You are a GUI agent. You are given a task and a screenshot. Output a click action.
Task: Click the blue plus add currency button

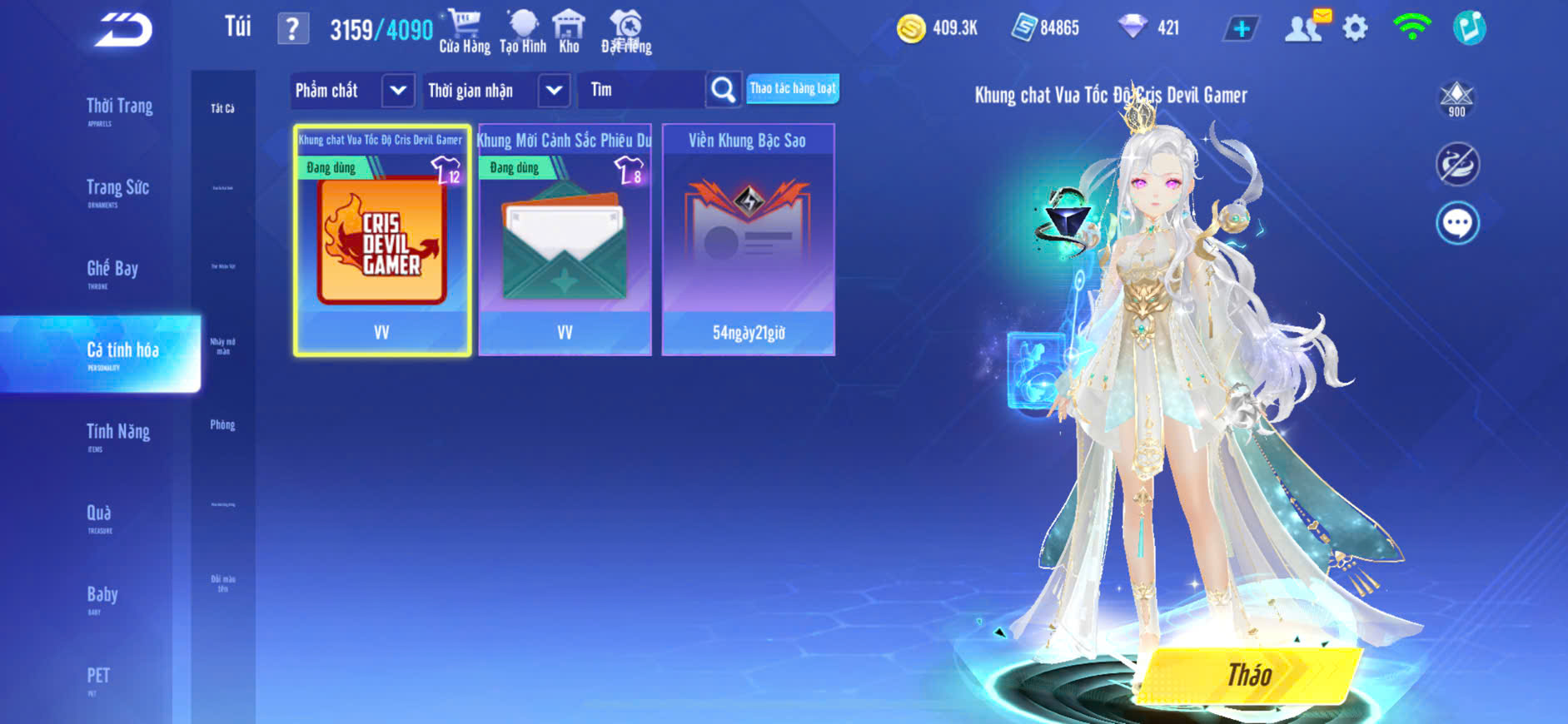click(x=1241, y=28)
